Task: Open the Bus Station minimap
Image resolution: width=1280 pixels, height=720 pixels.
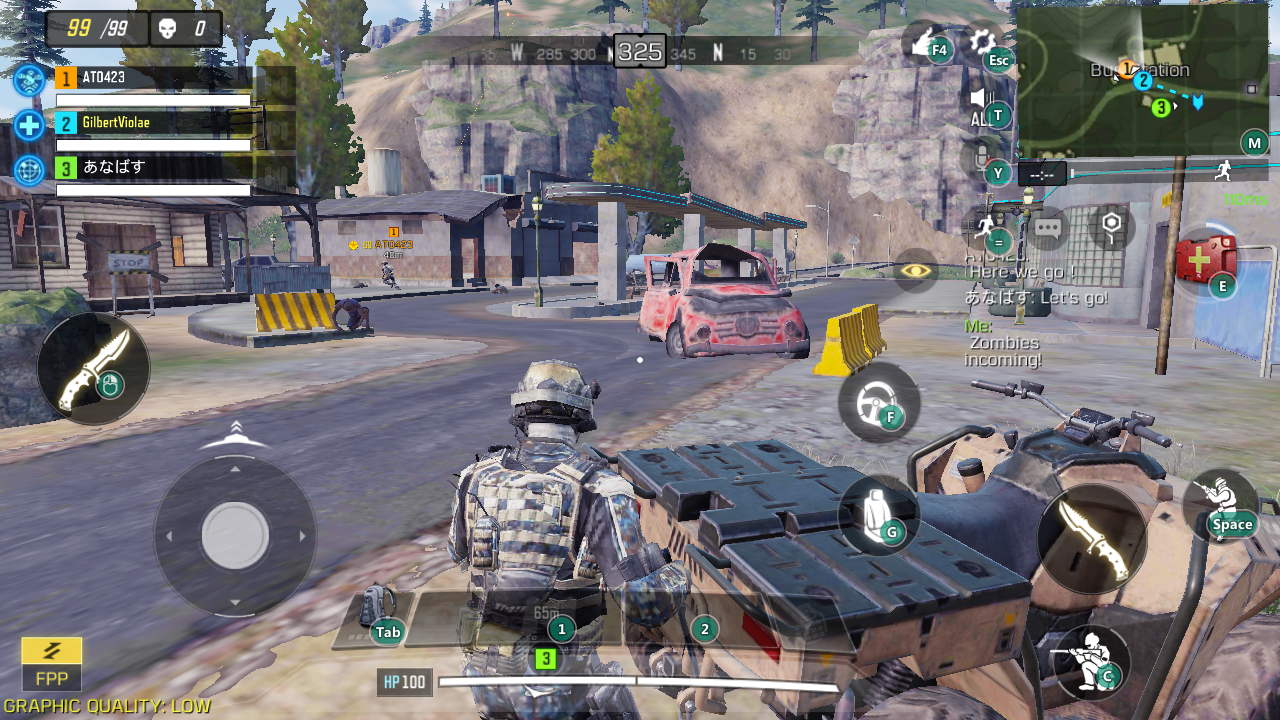Action: 1142,81
